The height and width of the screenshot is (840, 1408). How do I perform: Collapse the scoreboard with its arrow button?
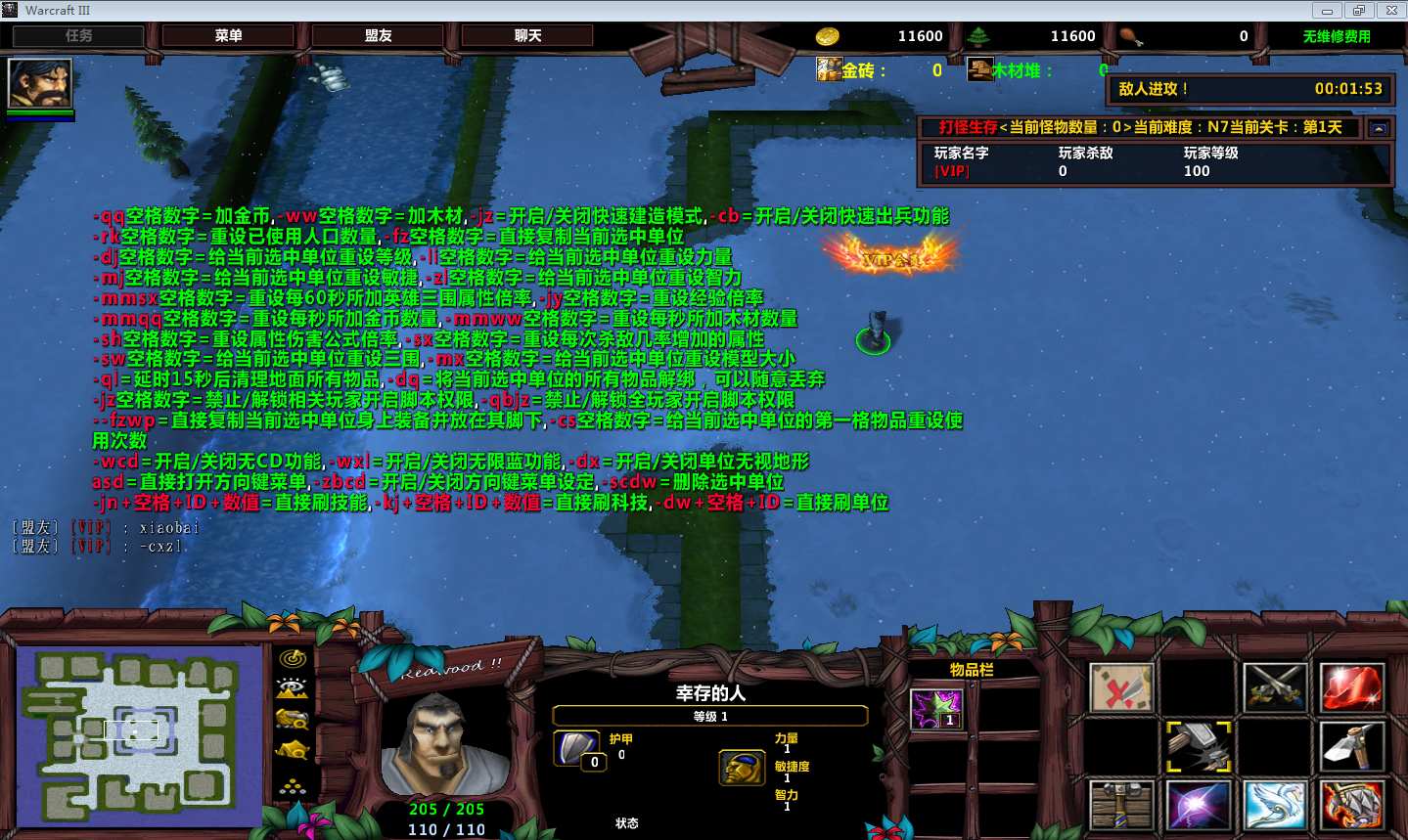pyautogui.click(x=1379, y=128)
